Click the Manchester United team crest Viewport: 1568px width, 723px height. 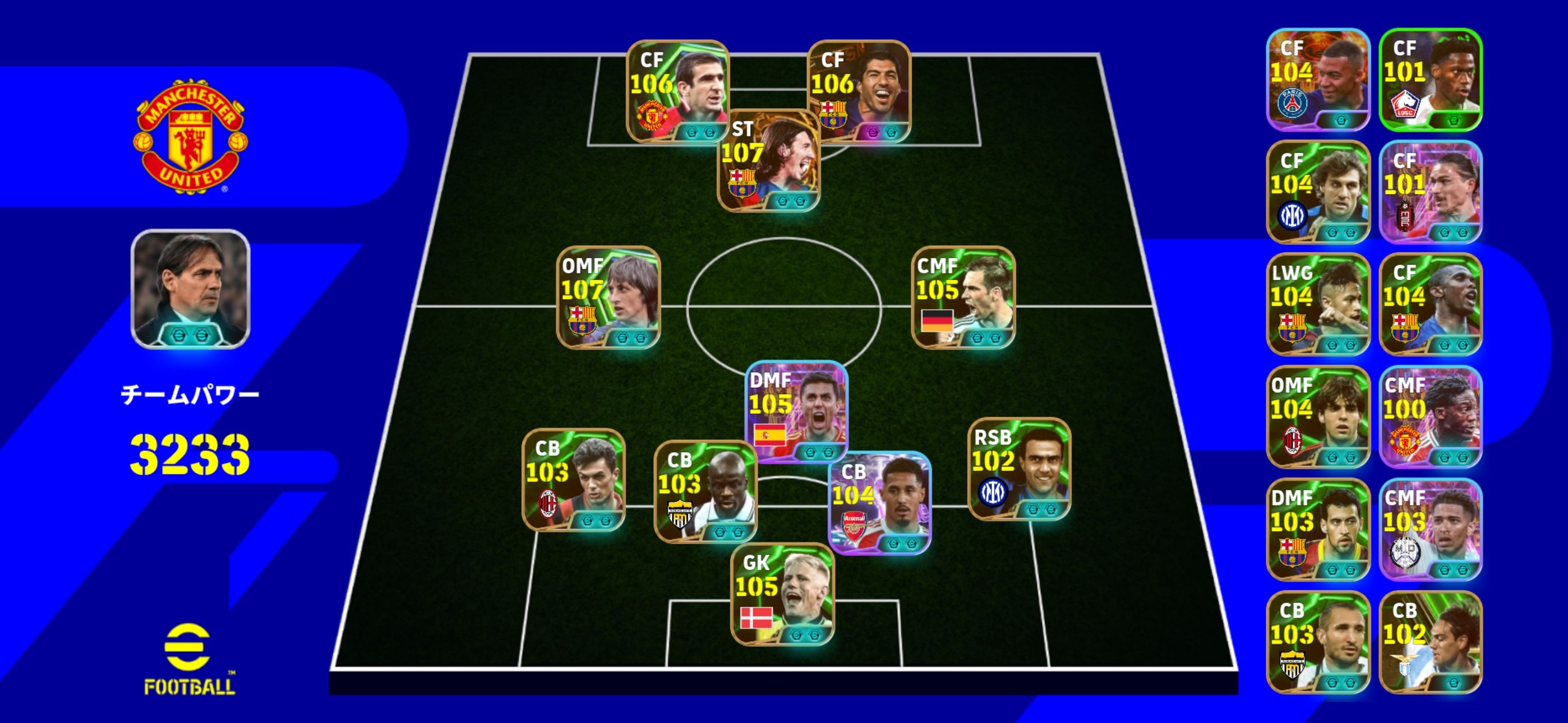click(x=191, y=136)
